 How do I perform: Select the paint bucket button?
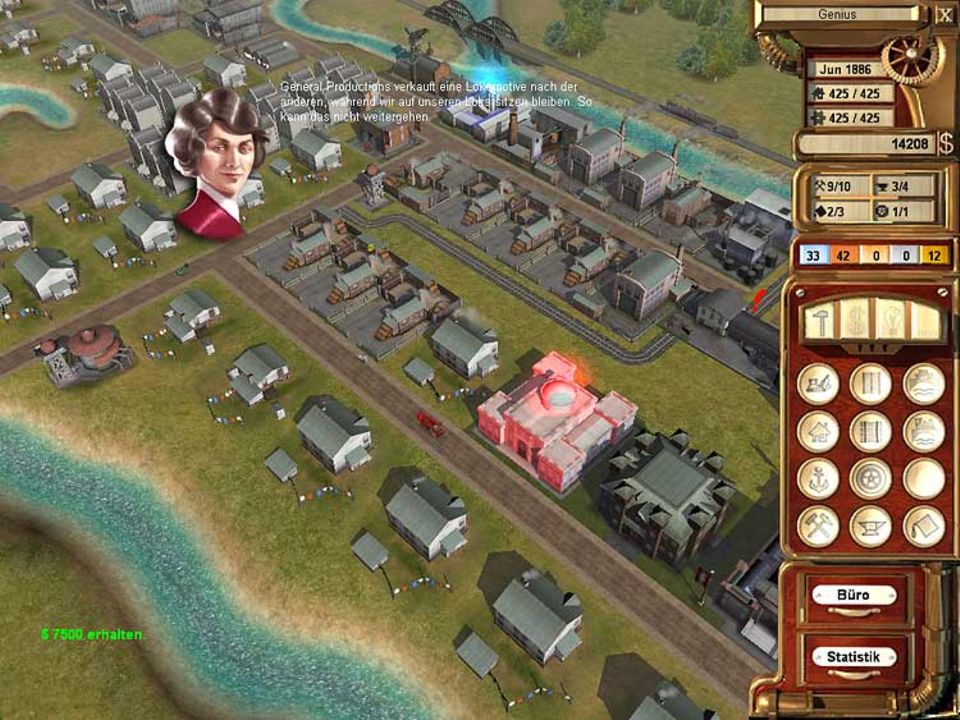tap(924, 526)
